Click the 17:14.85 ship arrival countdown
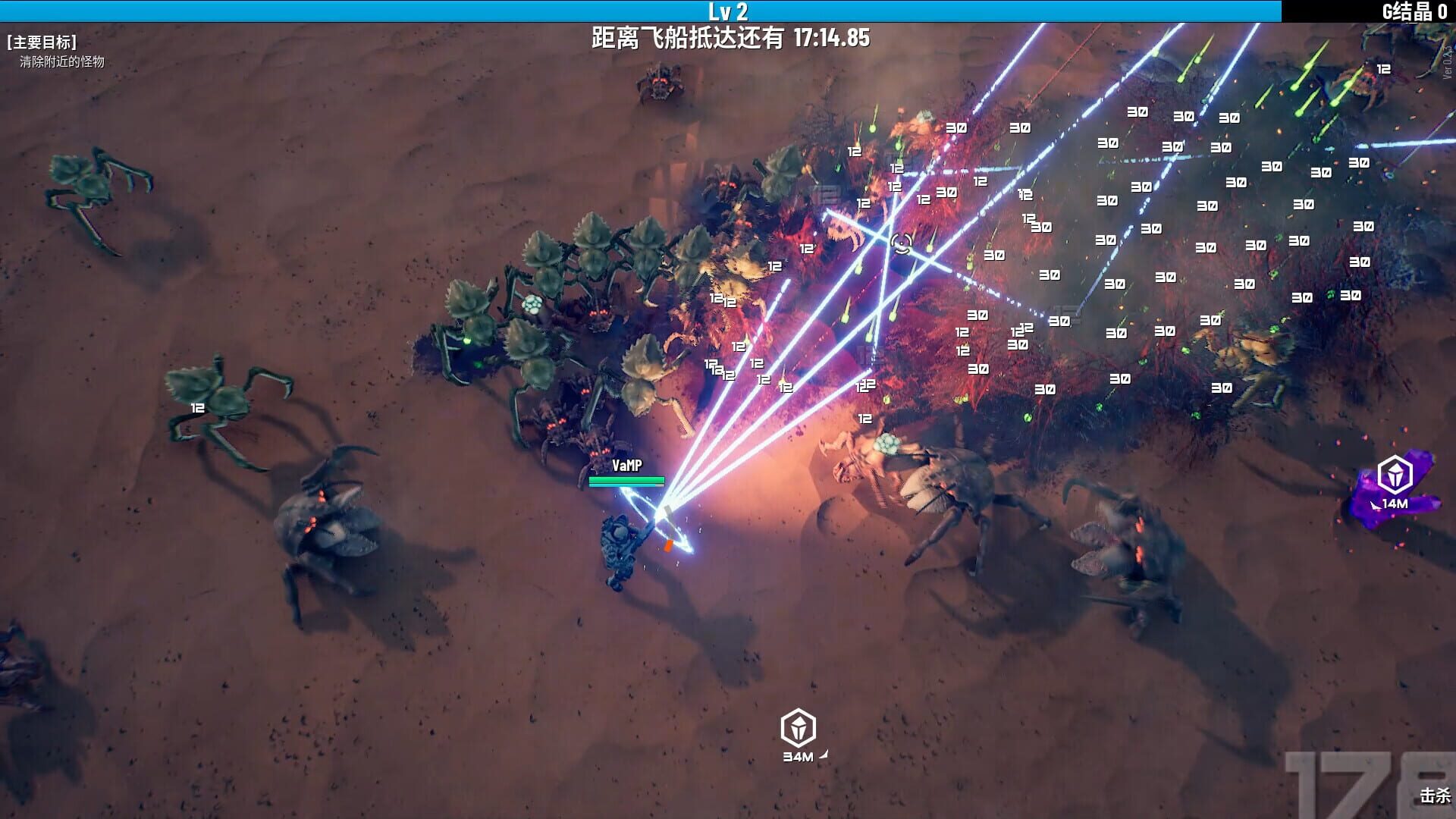This screenshot has width=1456, height=819. tap(832, 36)
